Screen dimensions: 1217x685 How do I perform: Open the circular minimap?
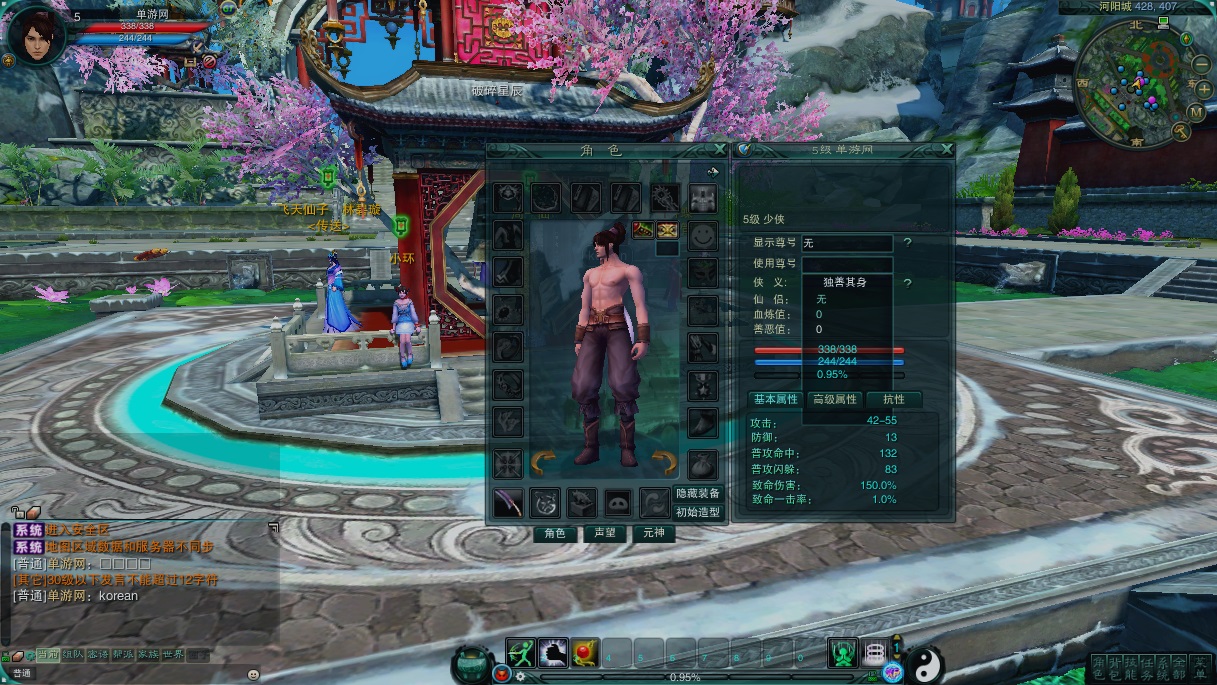(x=1137, y=83)
